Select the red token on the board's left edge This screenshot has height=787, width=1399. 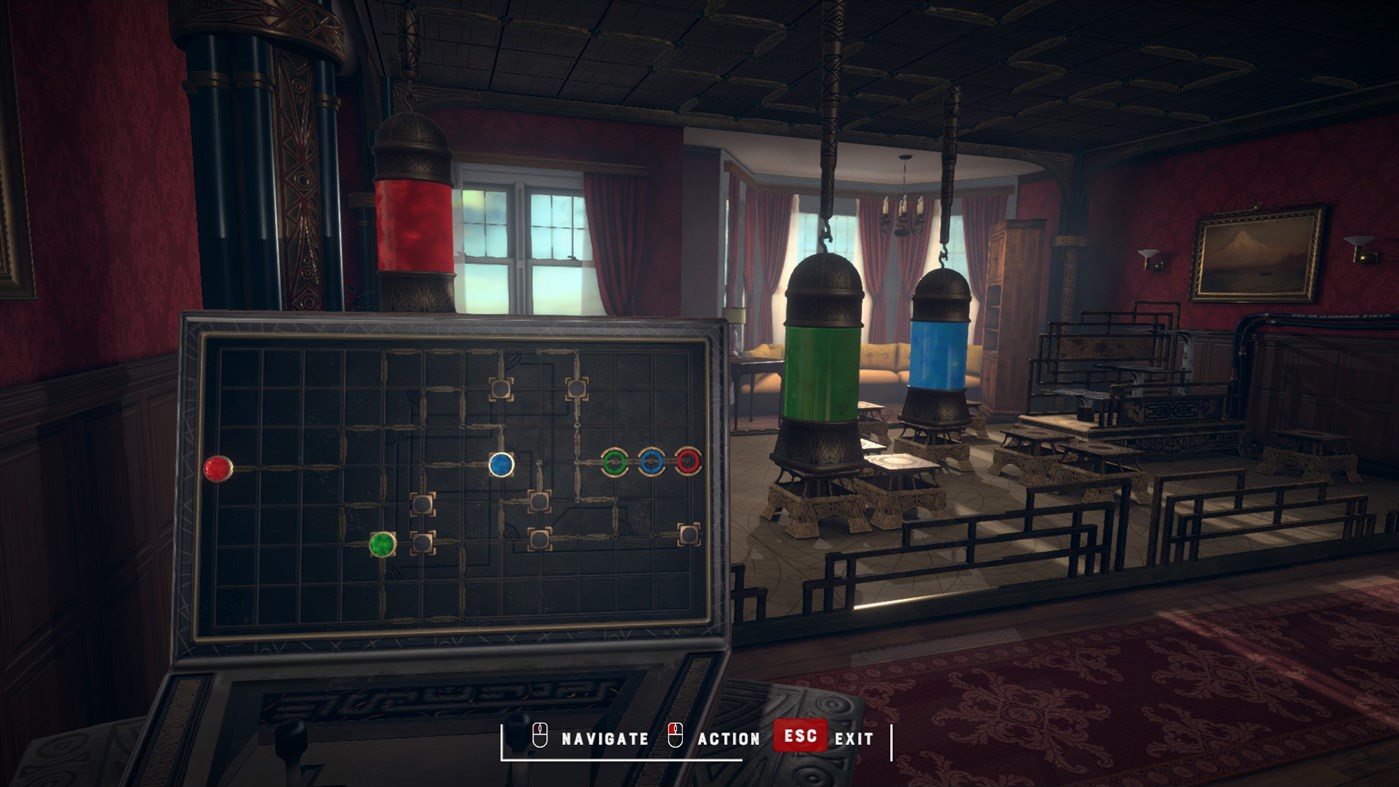[x=216, y=468]
